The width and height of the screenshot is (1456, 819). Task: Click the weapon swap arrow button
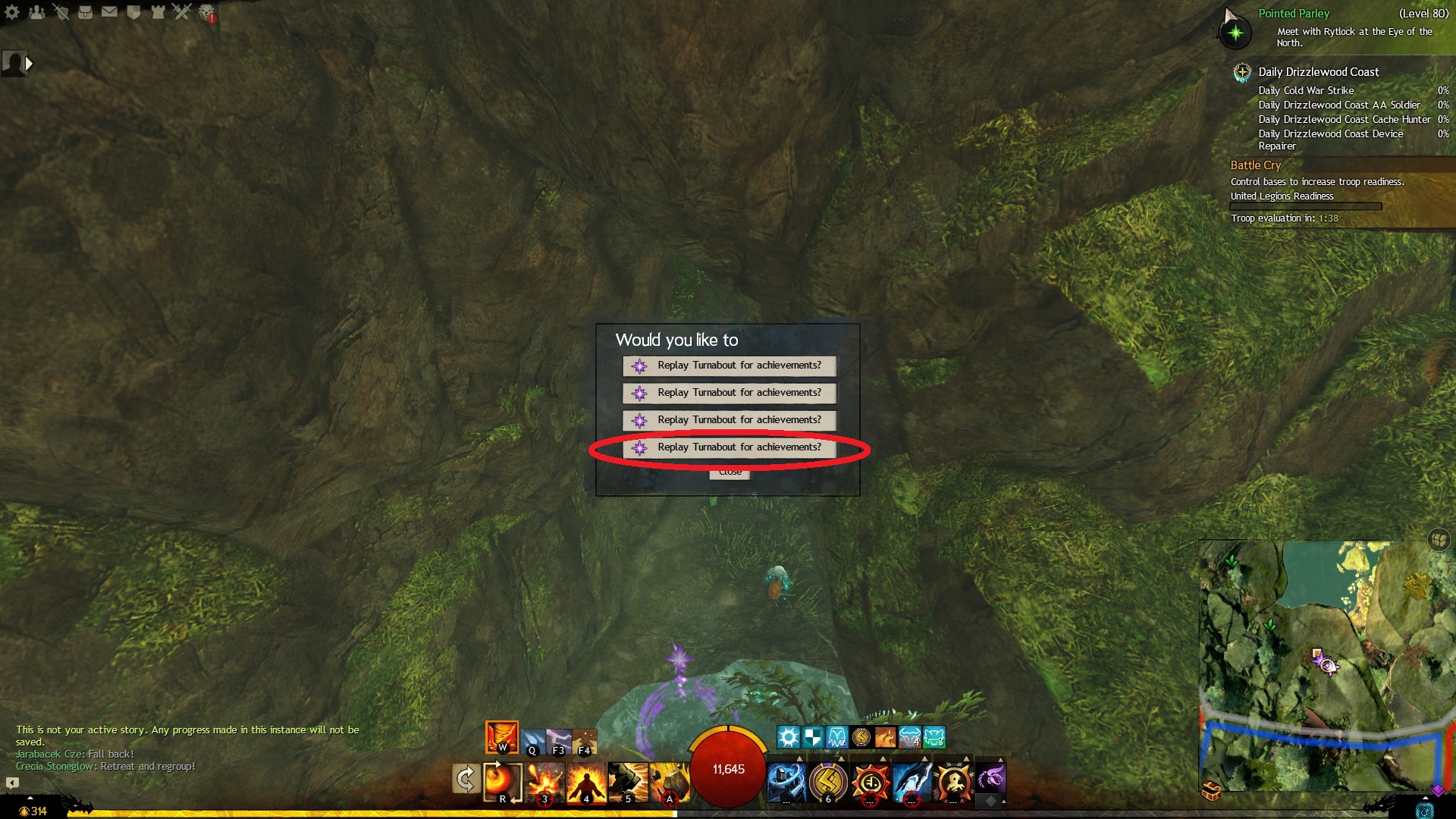pyautogui.click(x=465, y=780)
